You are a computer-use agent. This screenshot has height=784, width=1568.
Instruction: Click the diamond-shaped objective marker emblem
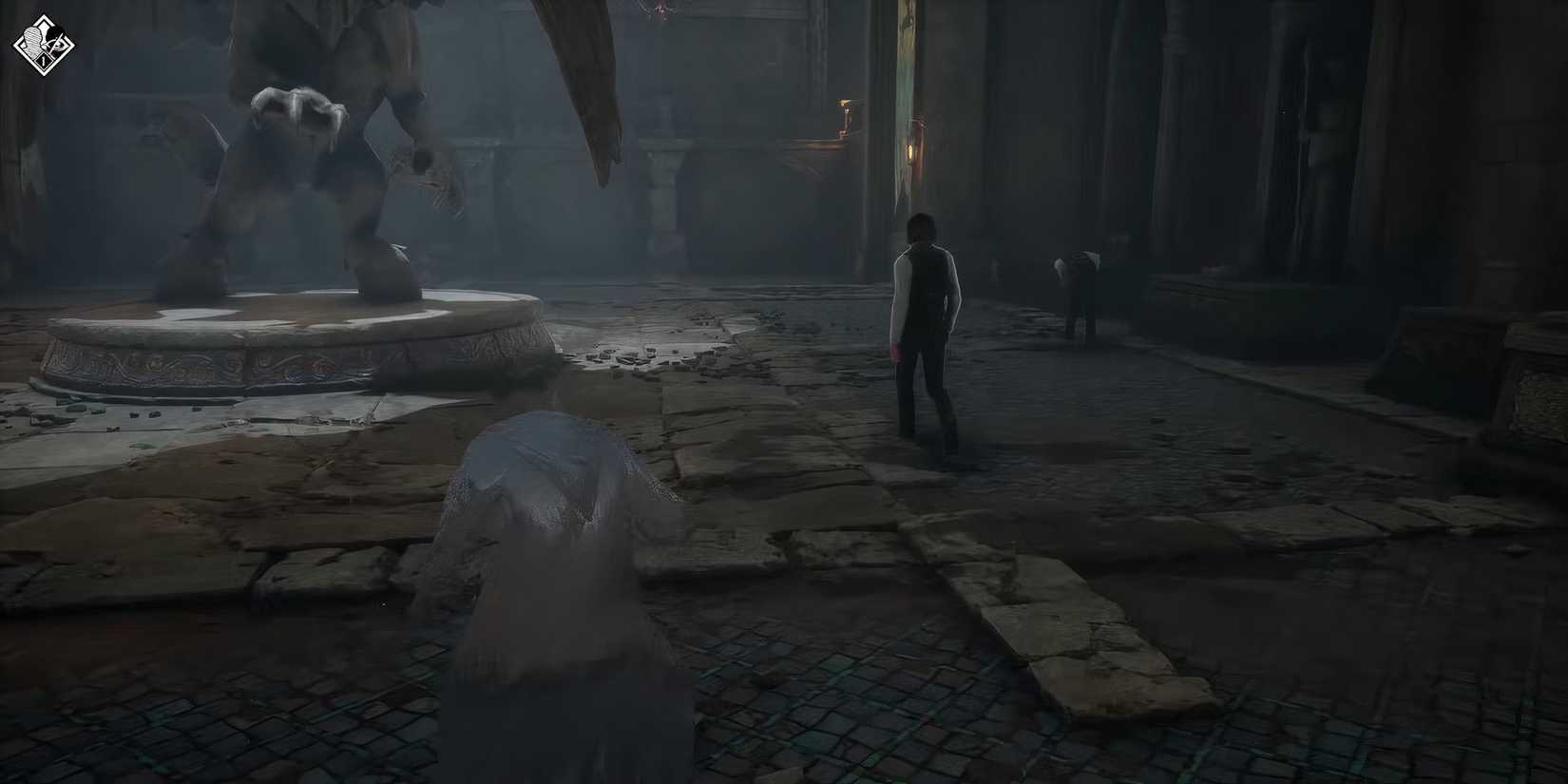coord(43,44)
